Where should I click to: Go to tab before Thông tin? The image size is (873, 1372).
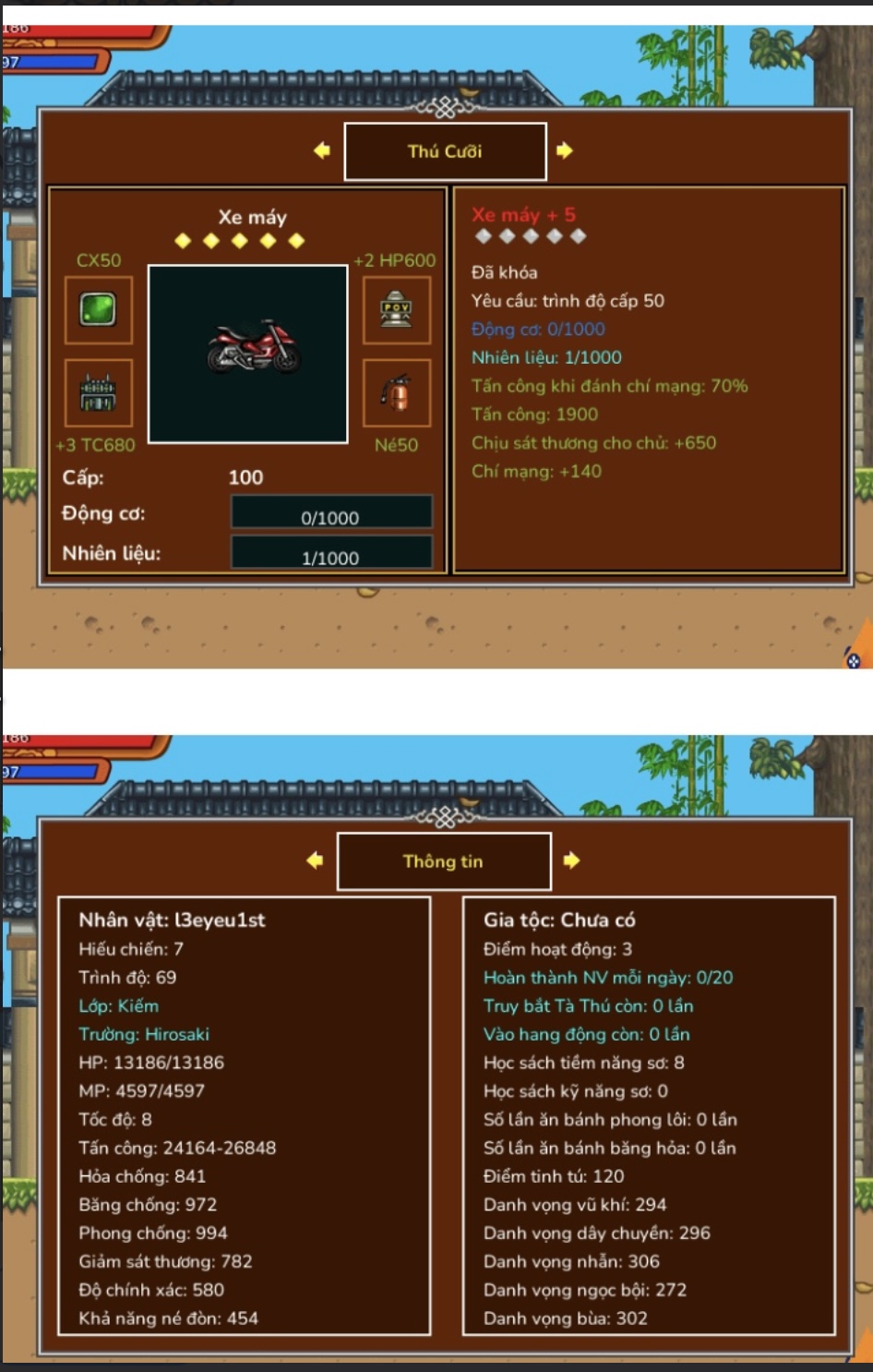point(315,861)
